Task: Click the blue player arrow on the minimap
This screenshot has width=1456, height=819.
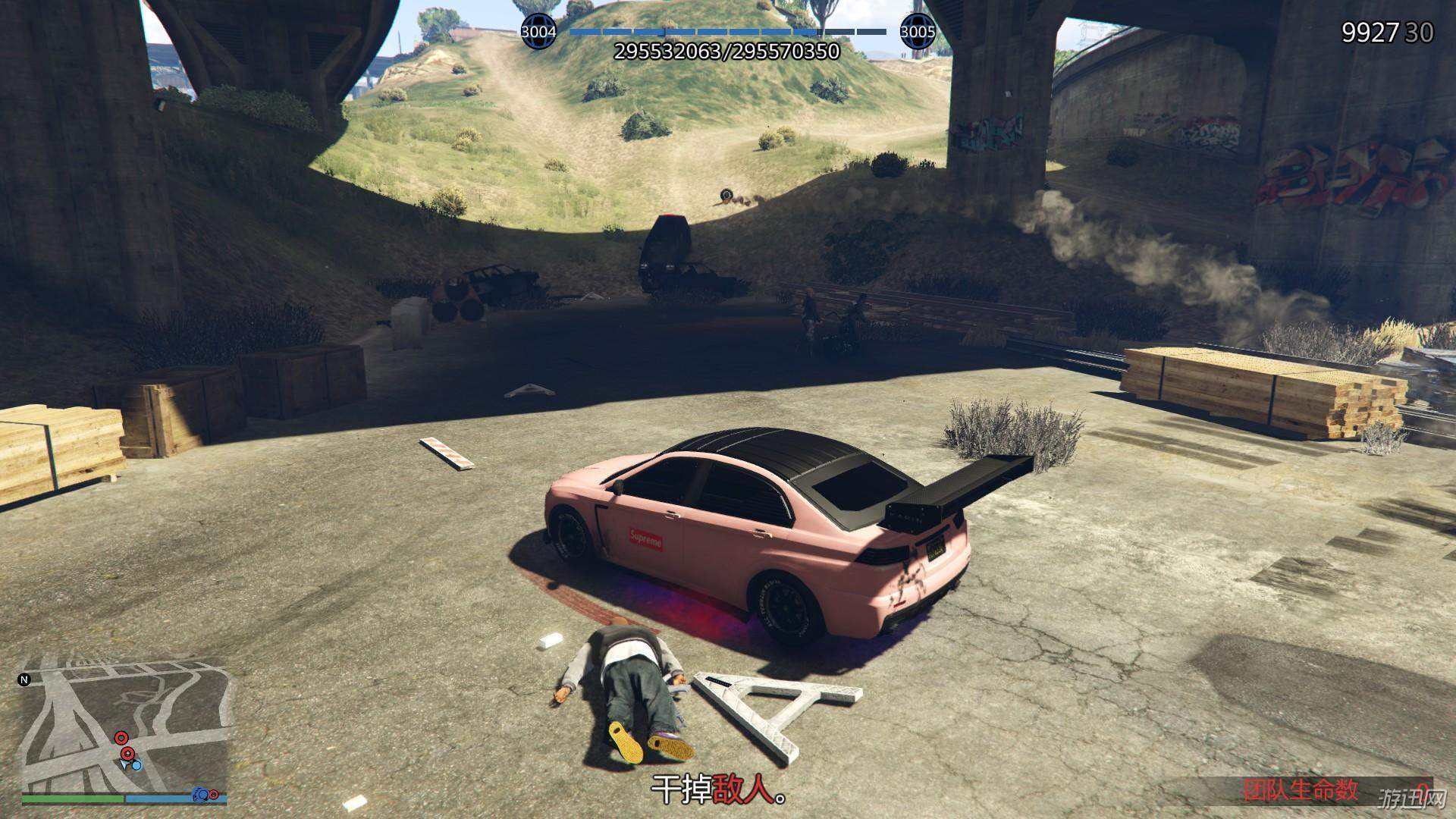Action: 126,764
